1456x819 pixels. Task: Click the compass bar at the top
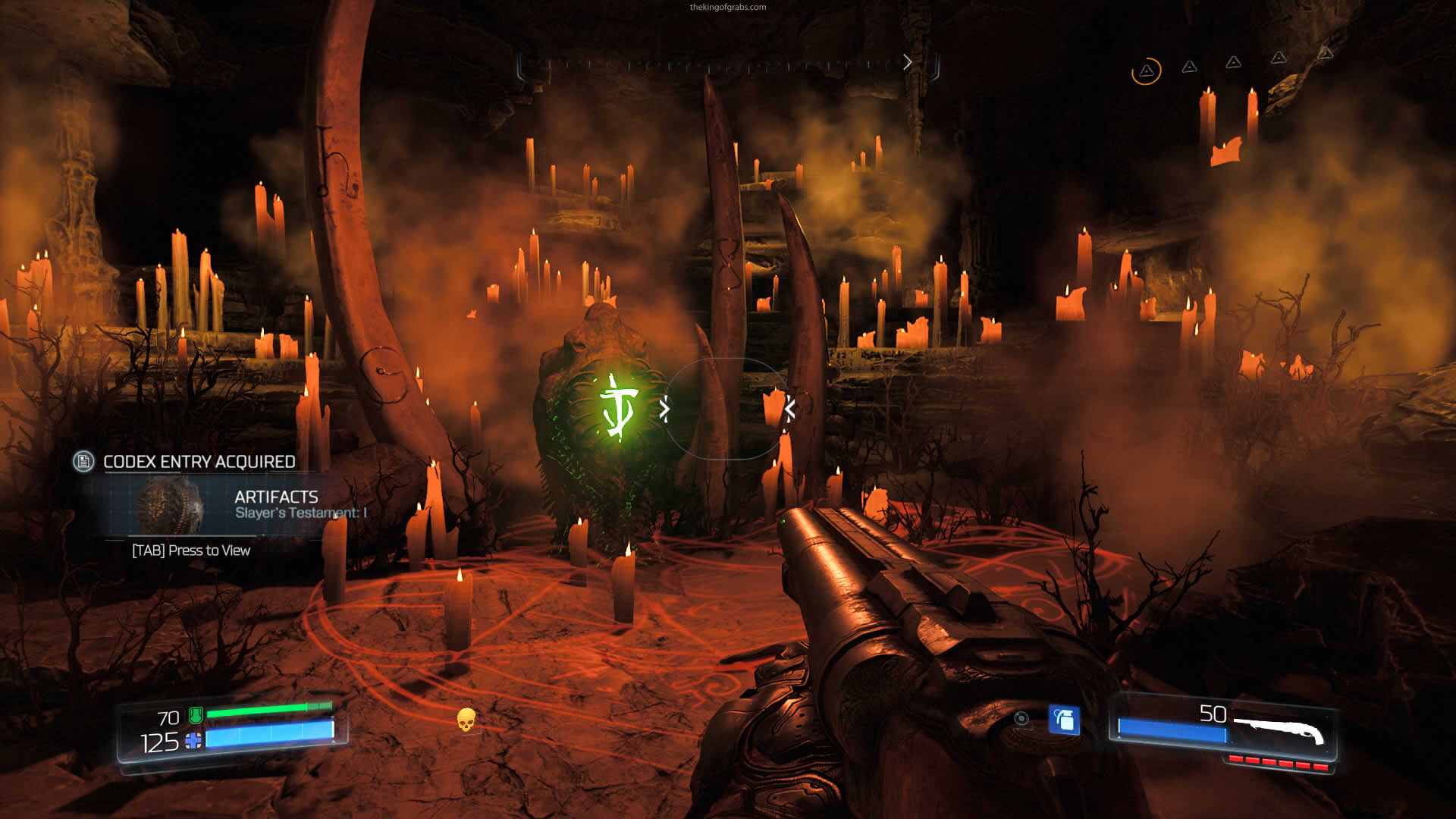[726, 65]
